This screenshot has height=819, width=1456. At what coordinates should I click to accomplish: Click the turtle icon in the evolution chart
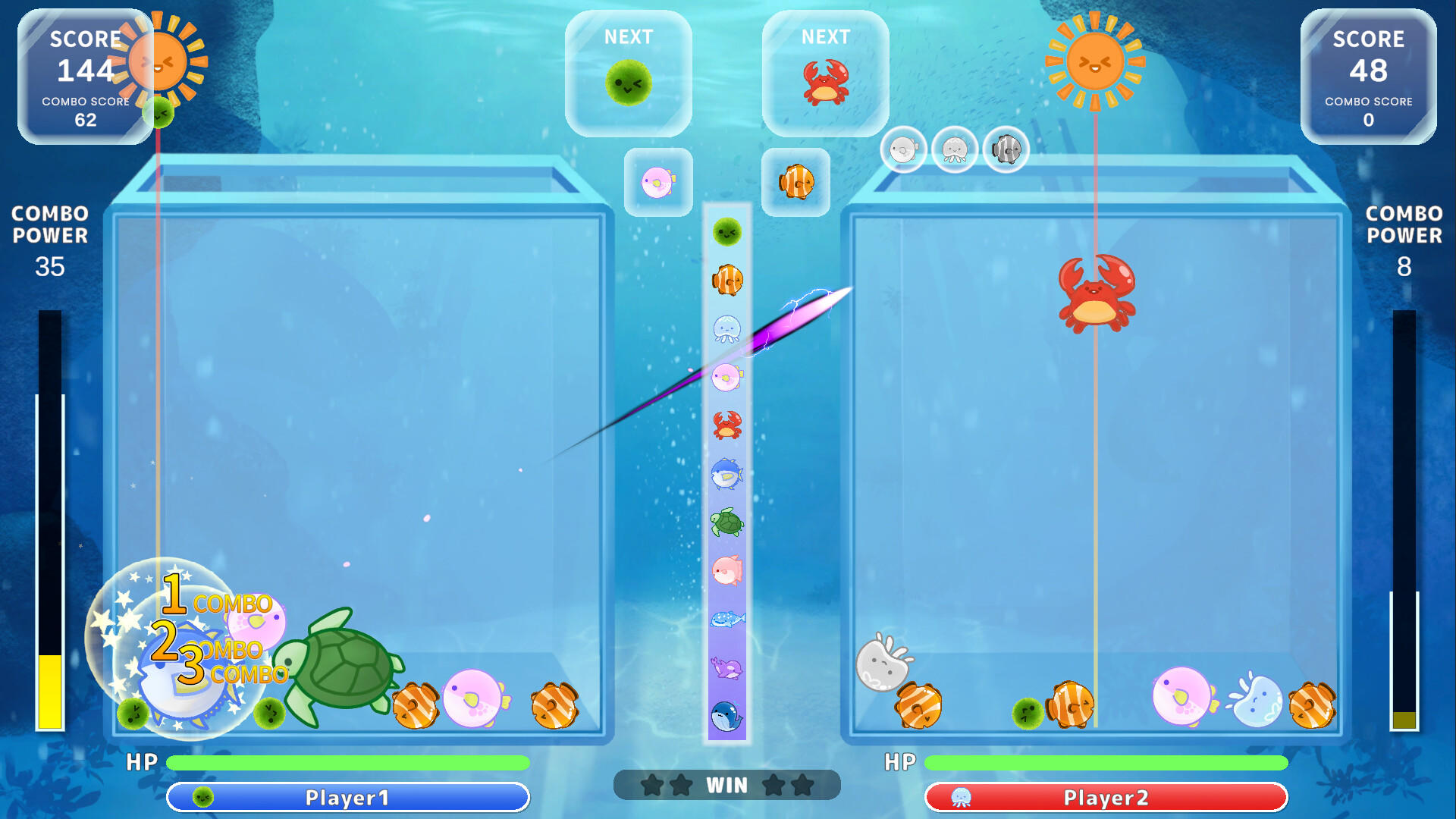(726, 519)
